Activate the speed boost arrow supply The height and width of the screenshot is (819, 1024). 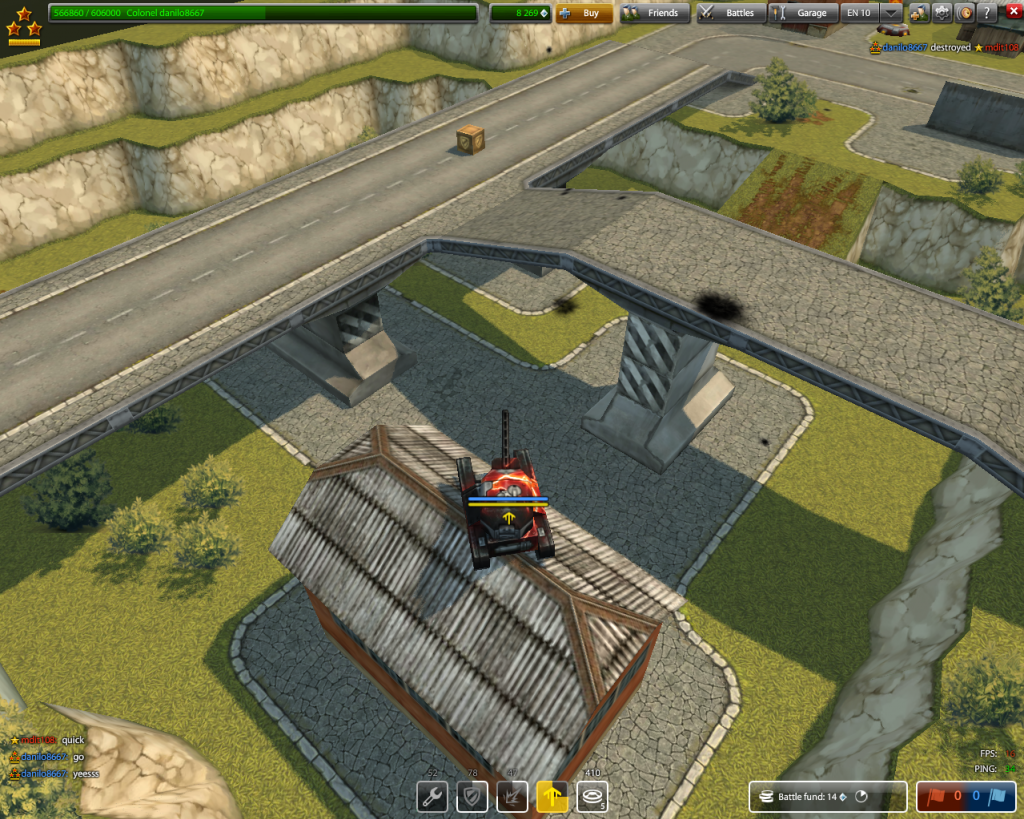(x=552, y=797)
